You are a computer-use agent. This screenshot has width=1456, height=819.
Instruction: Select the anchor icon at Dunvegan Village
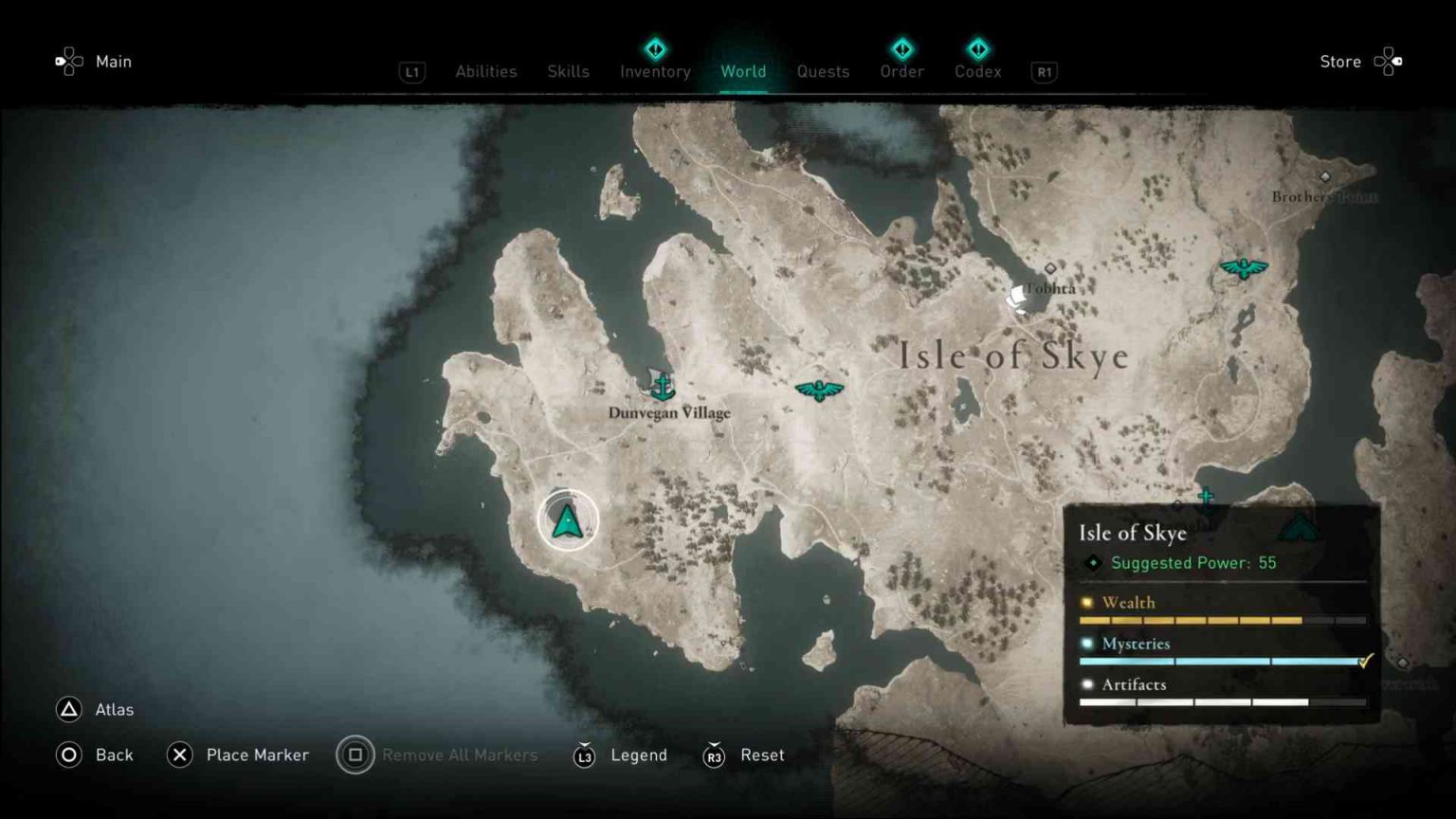[663, 384]
